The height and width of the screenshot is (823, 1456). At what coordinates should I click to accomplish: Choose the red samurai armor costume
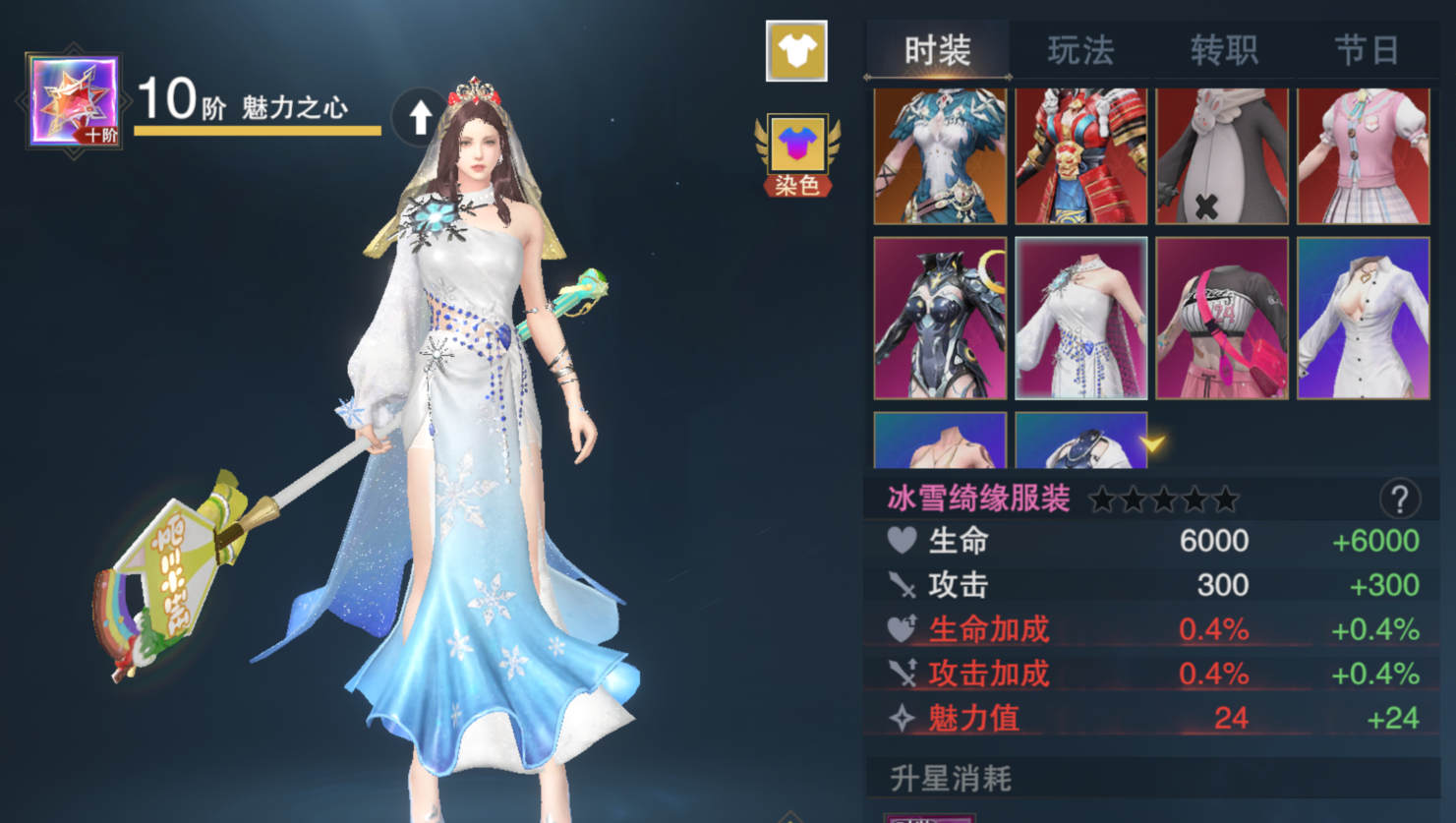(x=1080, y=156)
